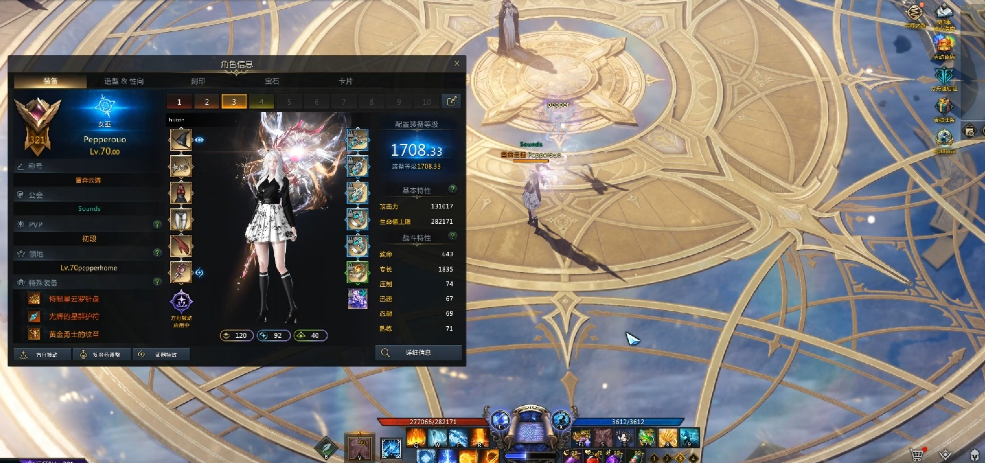Click the share icon beside preset numbers

tap(453, 101)
